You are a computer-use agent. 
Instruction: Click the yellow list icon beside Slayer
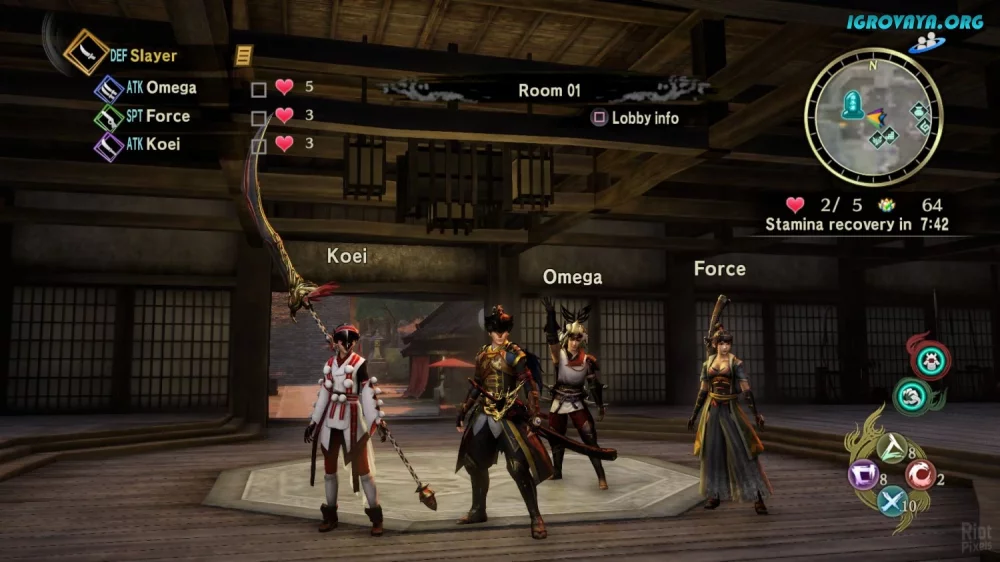tap(242, 56)
